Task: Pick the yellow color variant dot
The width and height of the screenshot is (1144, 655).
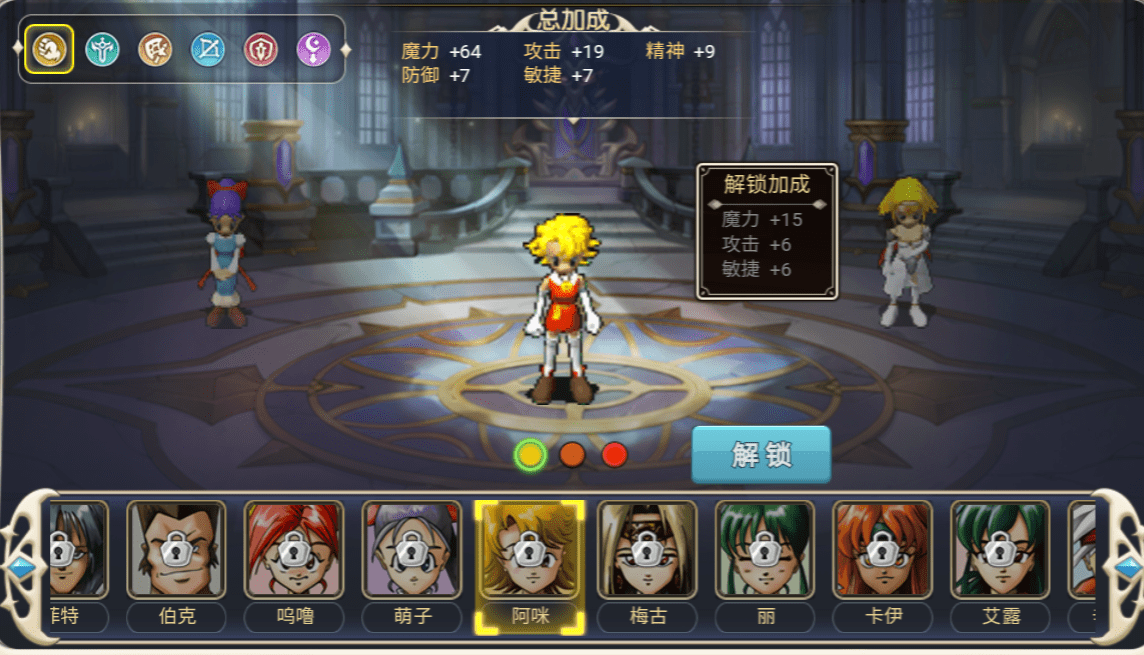Action: pos(530,455)
